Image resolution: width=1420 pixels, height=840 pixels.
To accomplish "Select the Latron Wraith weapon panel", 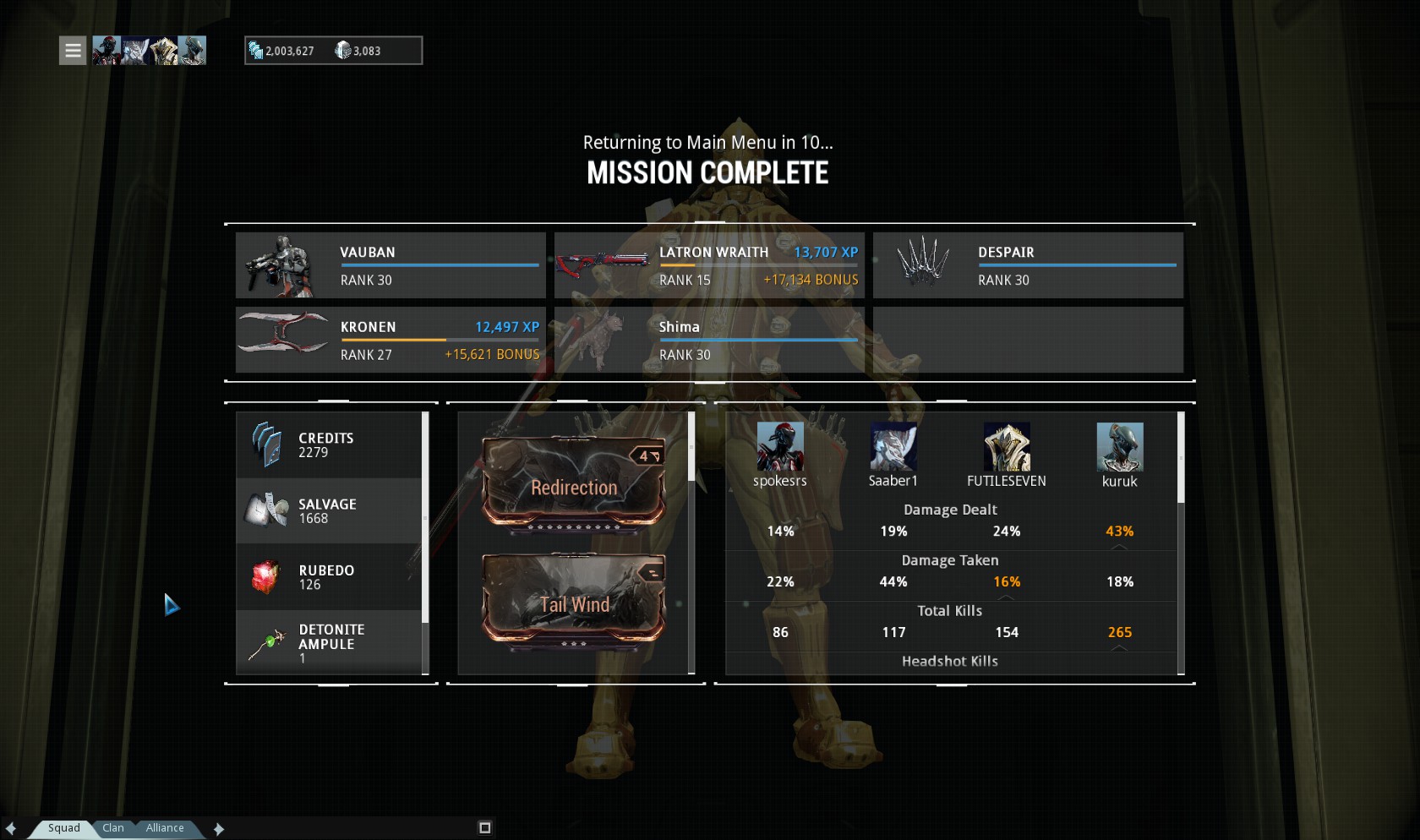I will pos(709,265).
